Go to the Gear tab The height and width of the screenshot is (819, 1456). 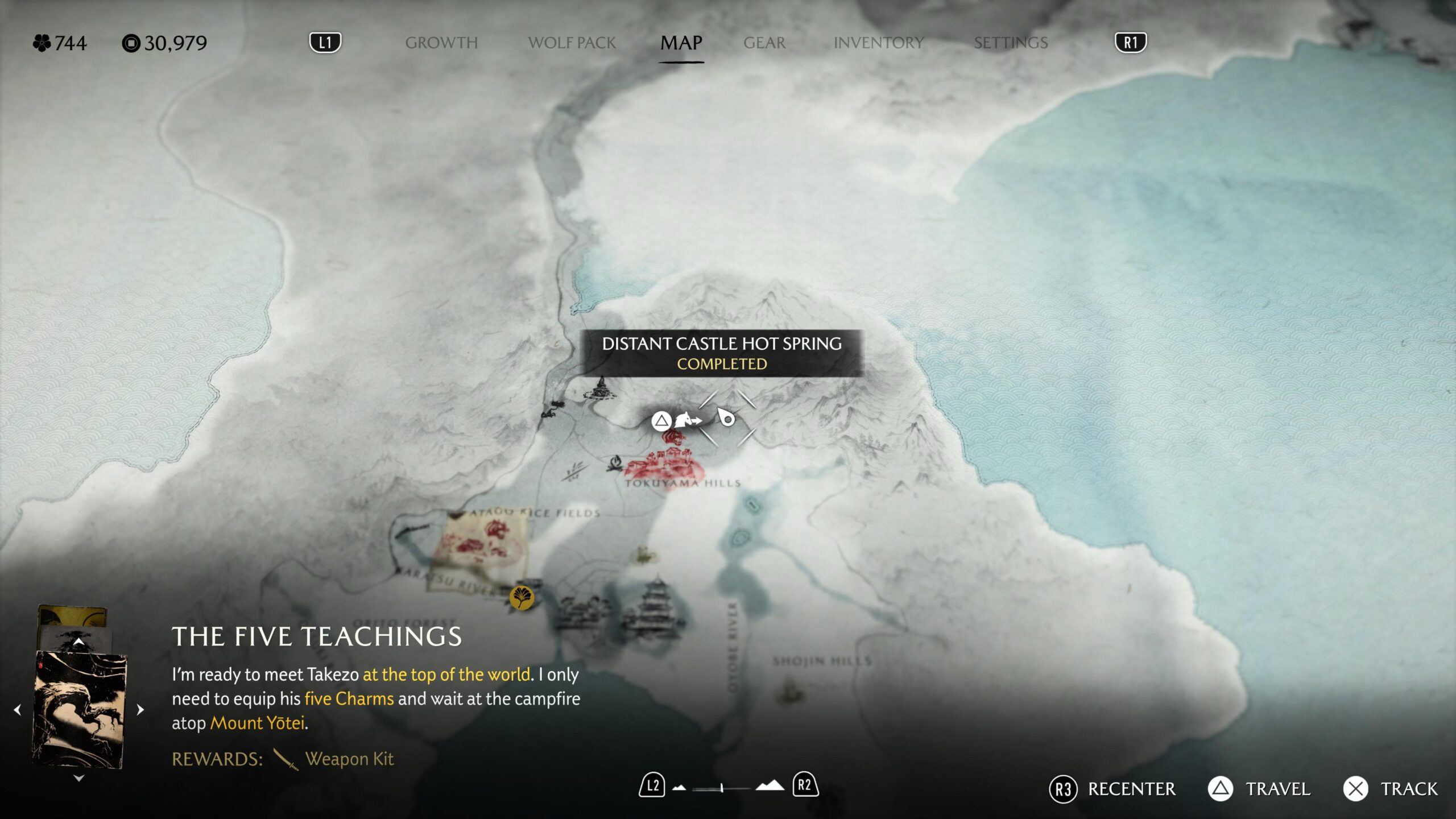(x=764, y=43)
